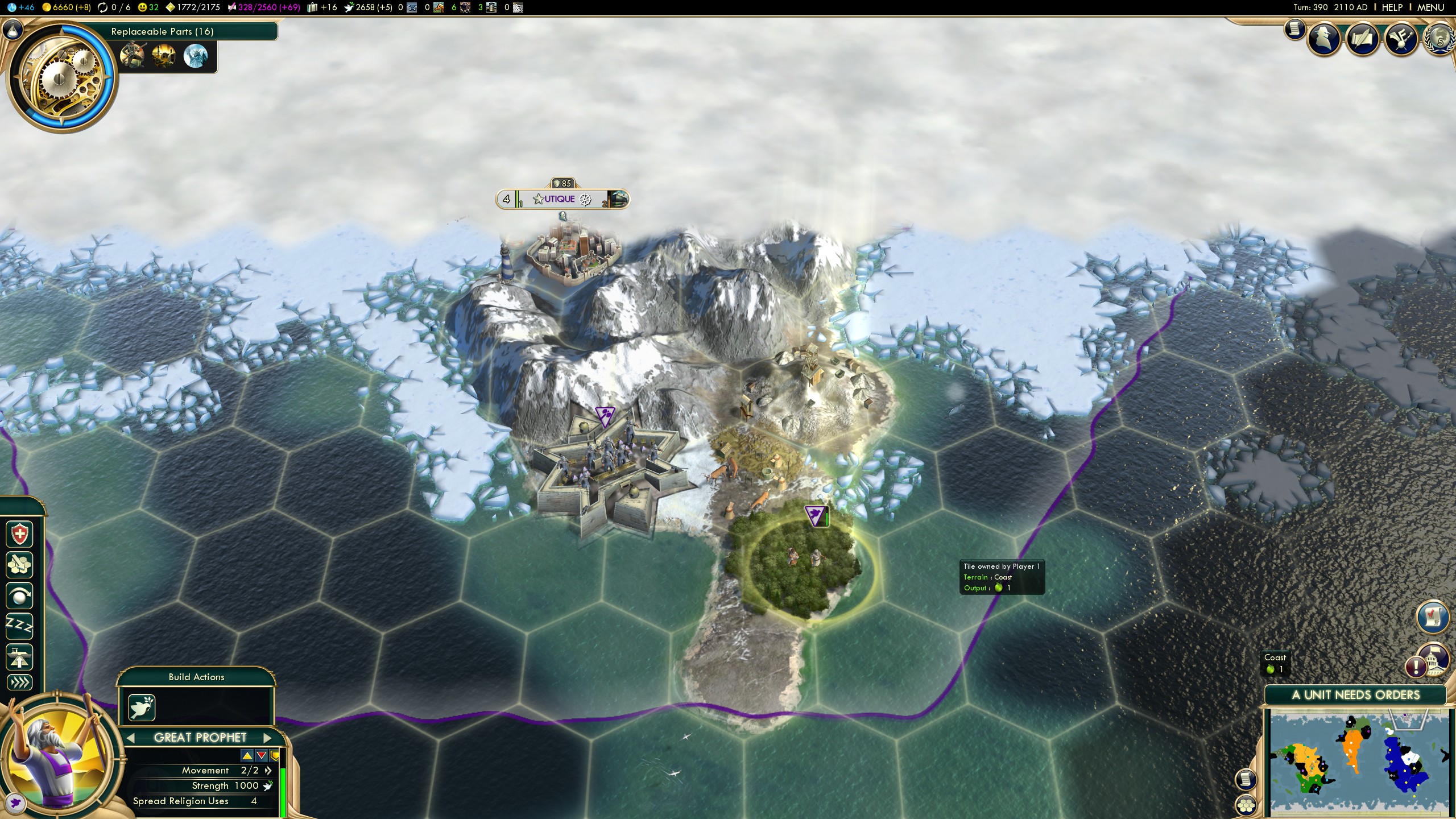Screen dimensions: 1456x819
Task: Click the A UNIT NEEDS ORDERS button
Action: pyautogui.click(x=1355, y=695)
